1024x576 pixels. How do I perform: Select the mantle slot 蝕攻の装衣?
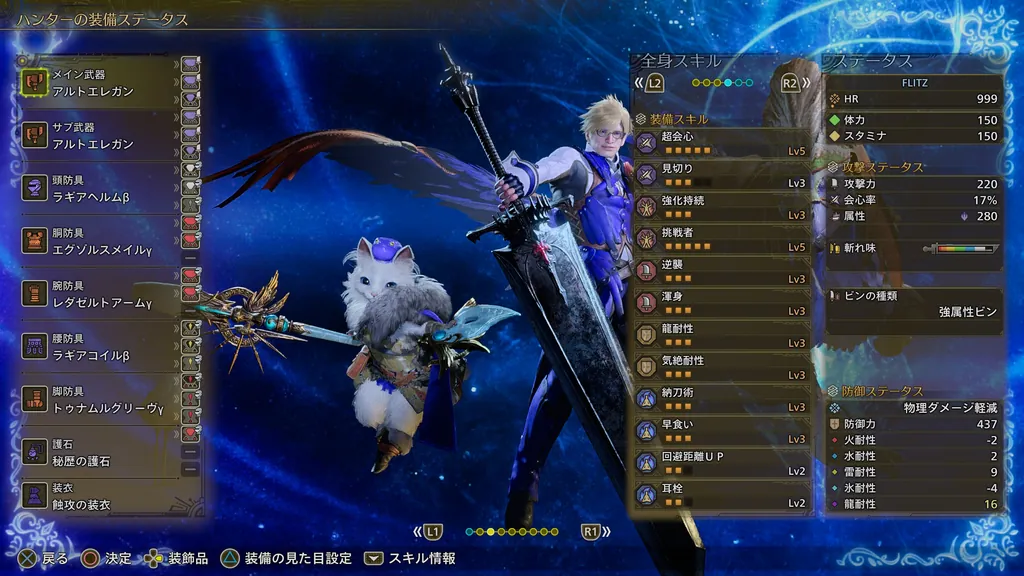pyautogui.click(x=97, y=496)
